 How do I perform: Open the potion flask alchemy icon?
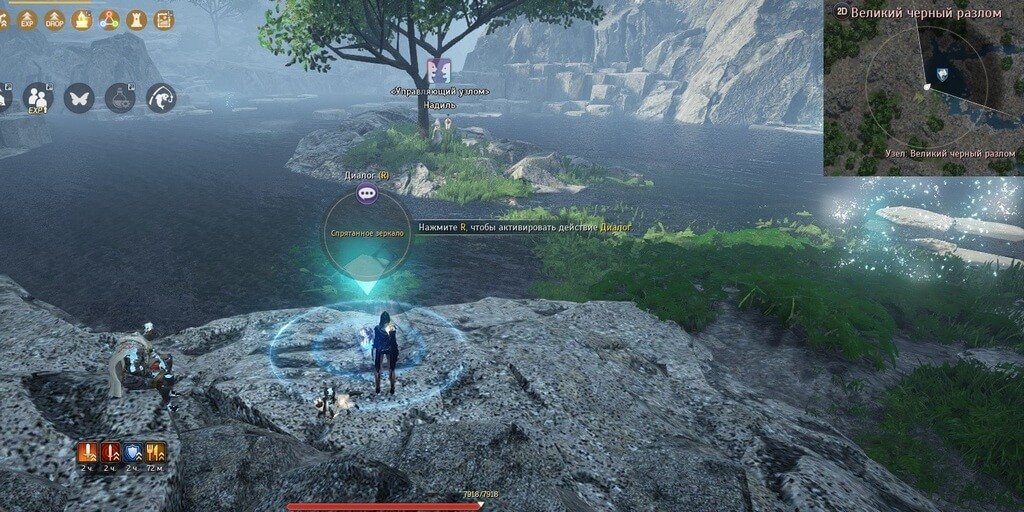[120, 97]
